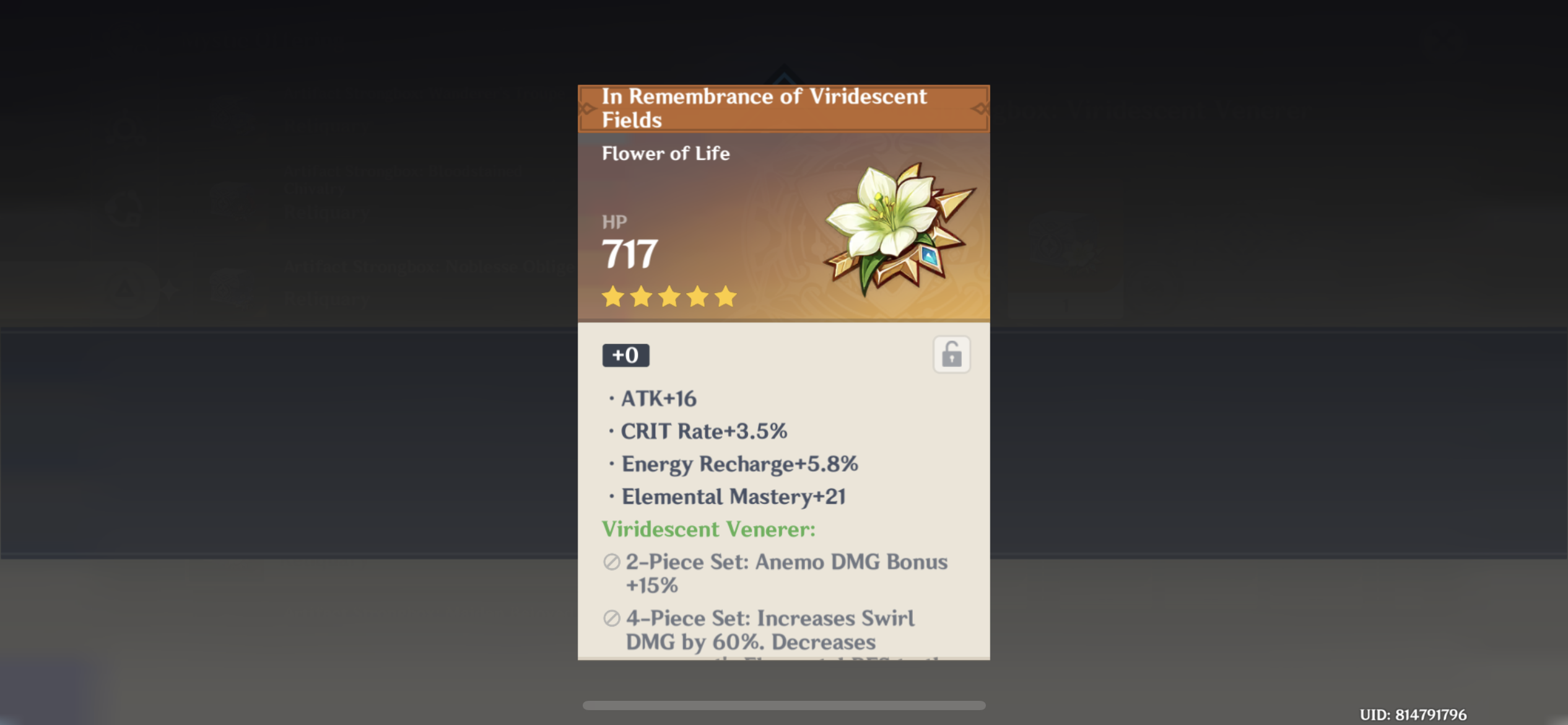Click the prohibited symbol beside 4-Piece Set bonus
1568x725 pixels.
click(611, 618)
